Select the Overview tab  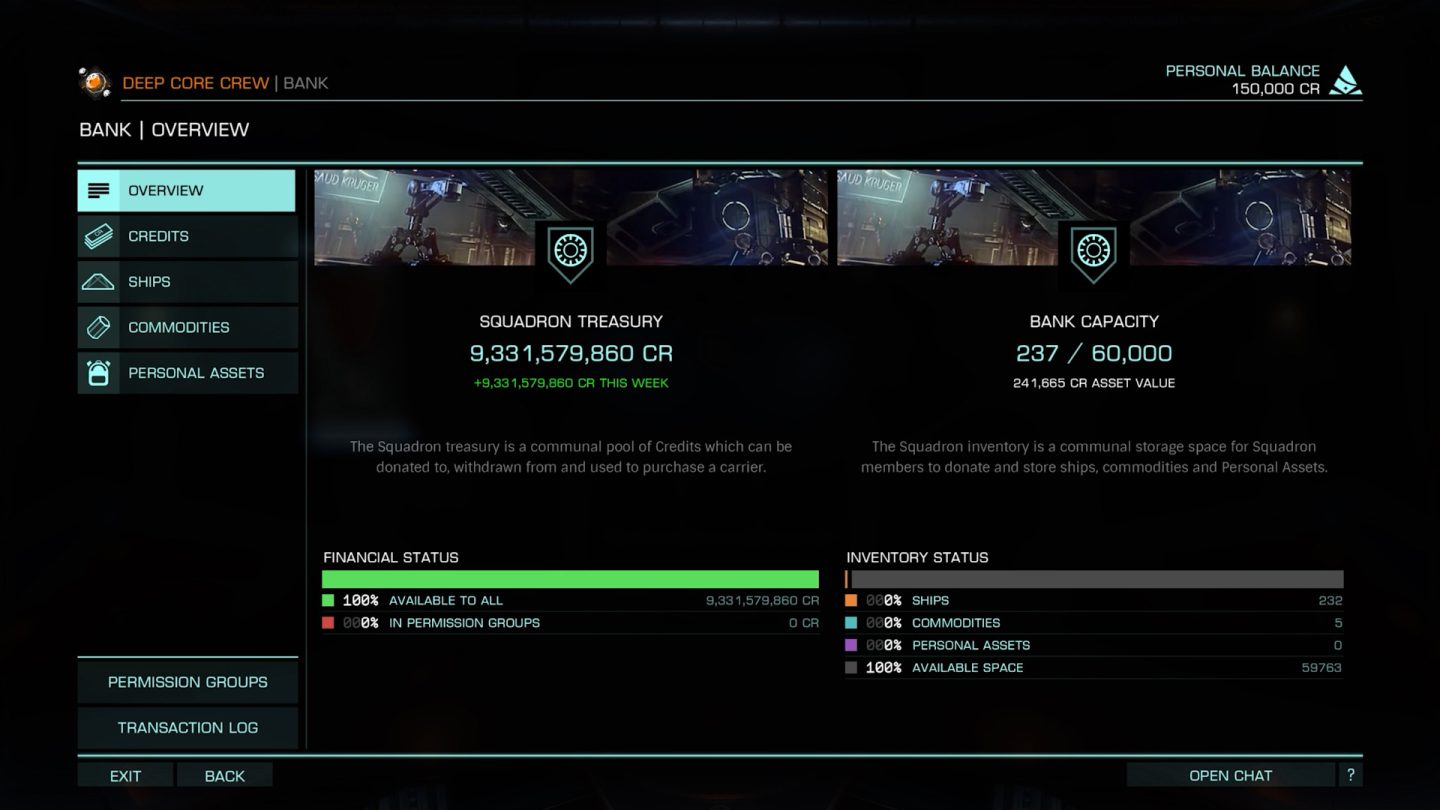click(187, 191)
